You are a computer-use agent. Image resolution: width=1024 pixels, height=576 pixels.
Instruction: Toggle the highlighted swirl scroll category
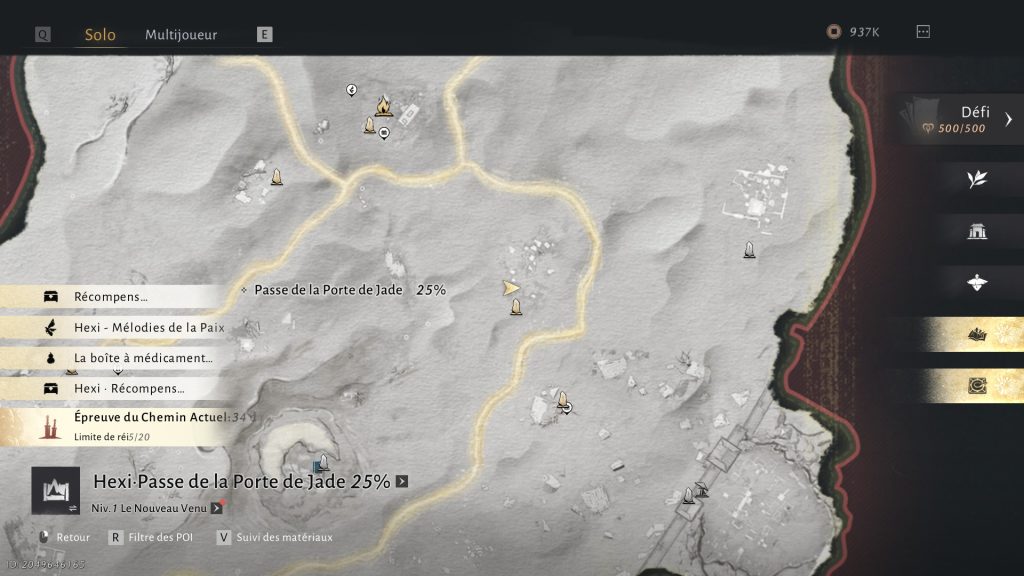click(977, 386)
